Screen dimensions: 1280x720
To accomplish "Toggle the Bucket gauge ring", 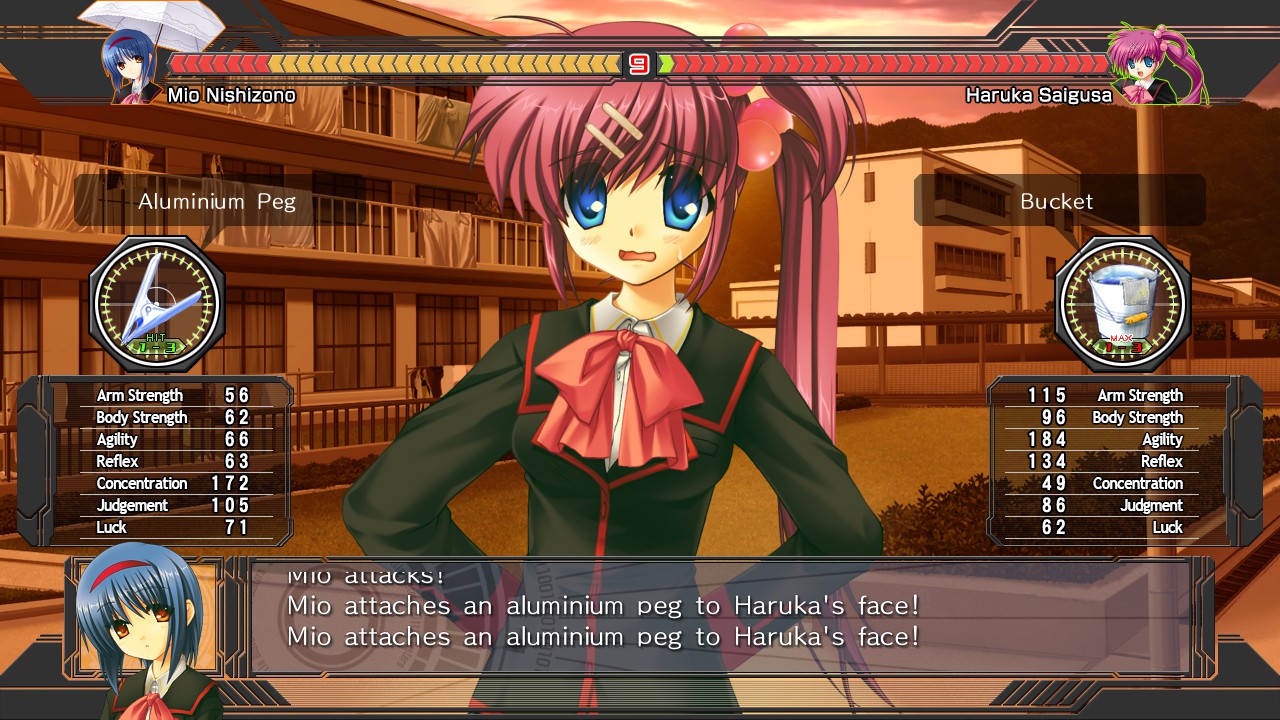I will pyautogui.click(x=1124, y=300).
